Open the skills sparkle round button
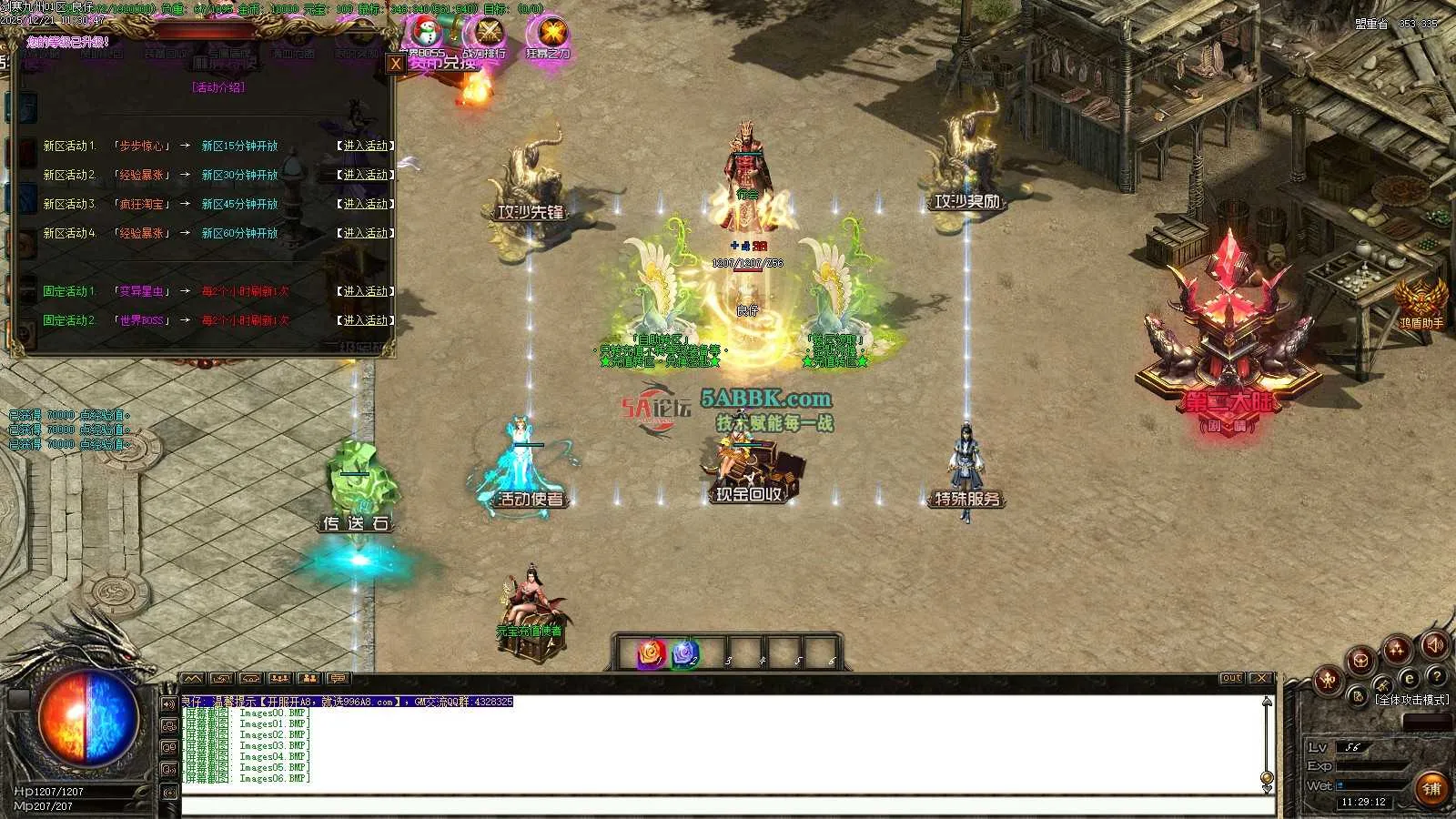 (x=1397, y=650)
